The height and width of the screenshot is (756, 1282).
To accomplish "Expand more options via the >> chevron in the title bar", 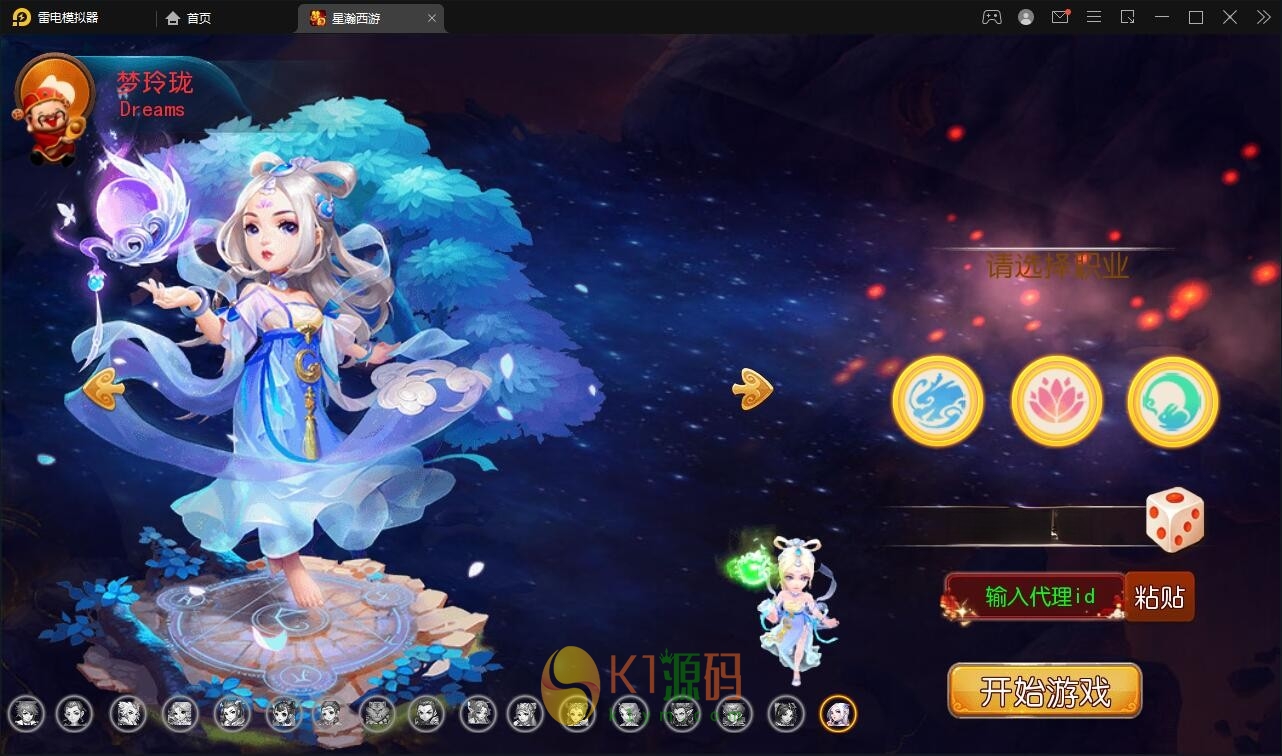I will (1262, 17).
